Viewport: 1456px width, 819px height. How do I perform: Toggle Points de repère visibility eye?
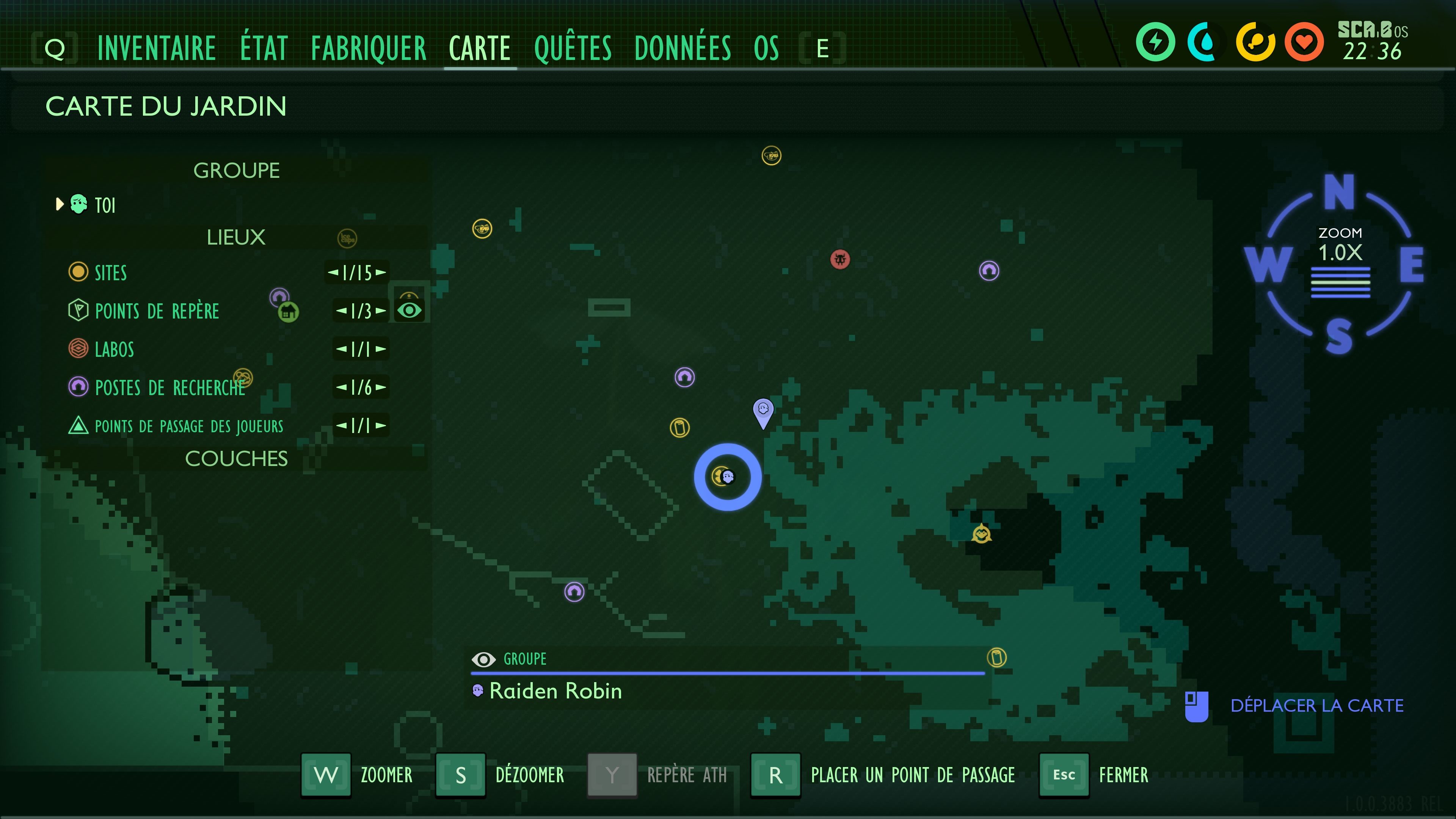tap(409, 310)
